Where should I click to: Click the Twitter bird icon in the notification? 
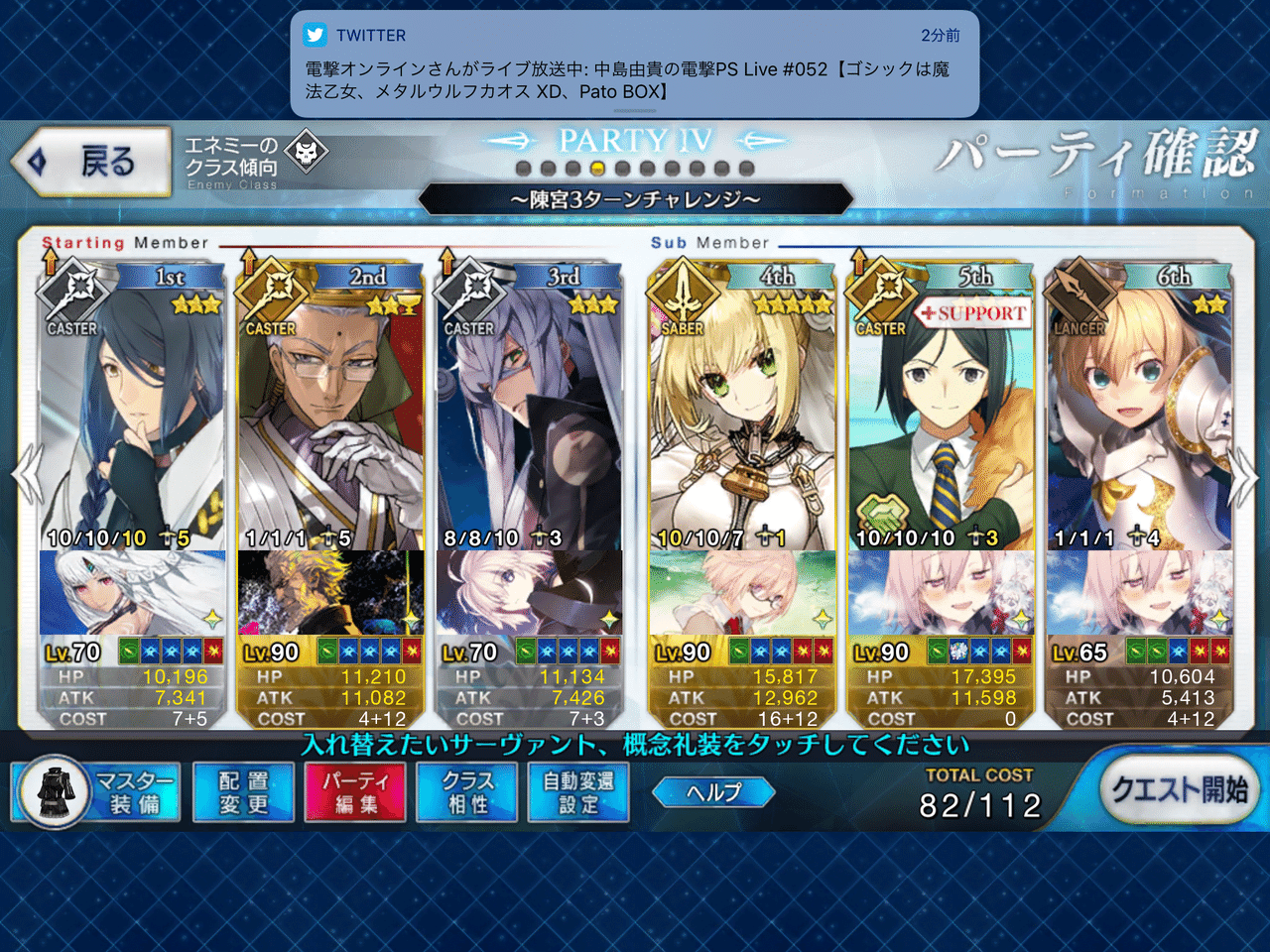[314, 36]
